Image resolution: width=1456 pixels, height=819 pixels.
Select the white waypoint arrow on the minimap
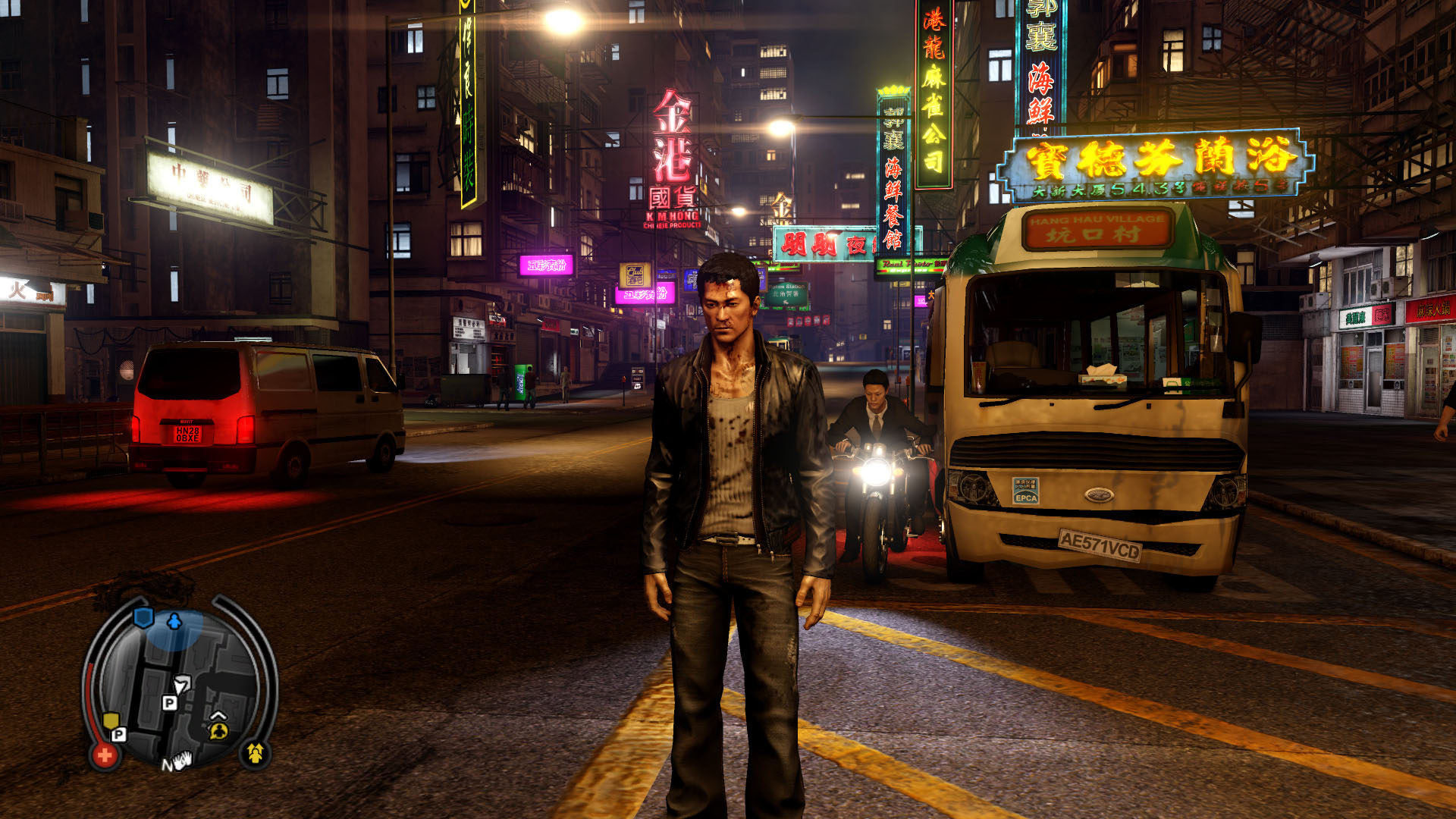[x=182, y=684]
